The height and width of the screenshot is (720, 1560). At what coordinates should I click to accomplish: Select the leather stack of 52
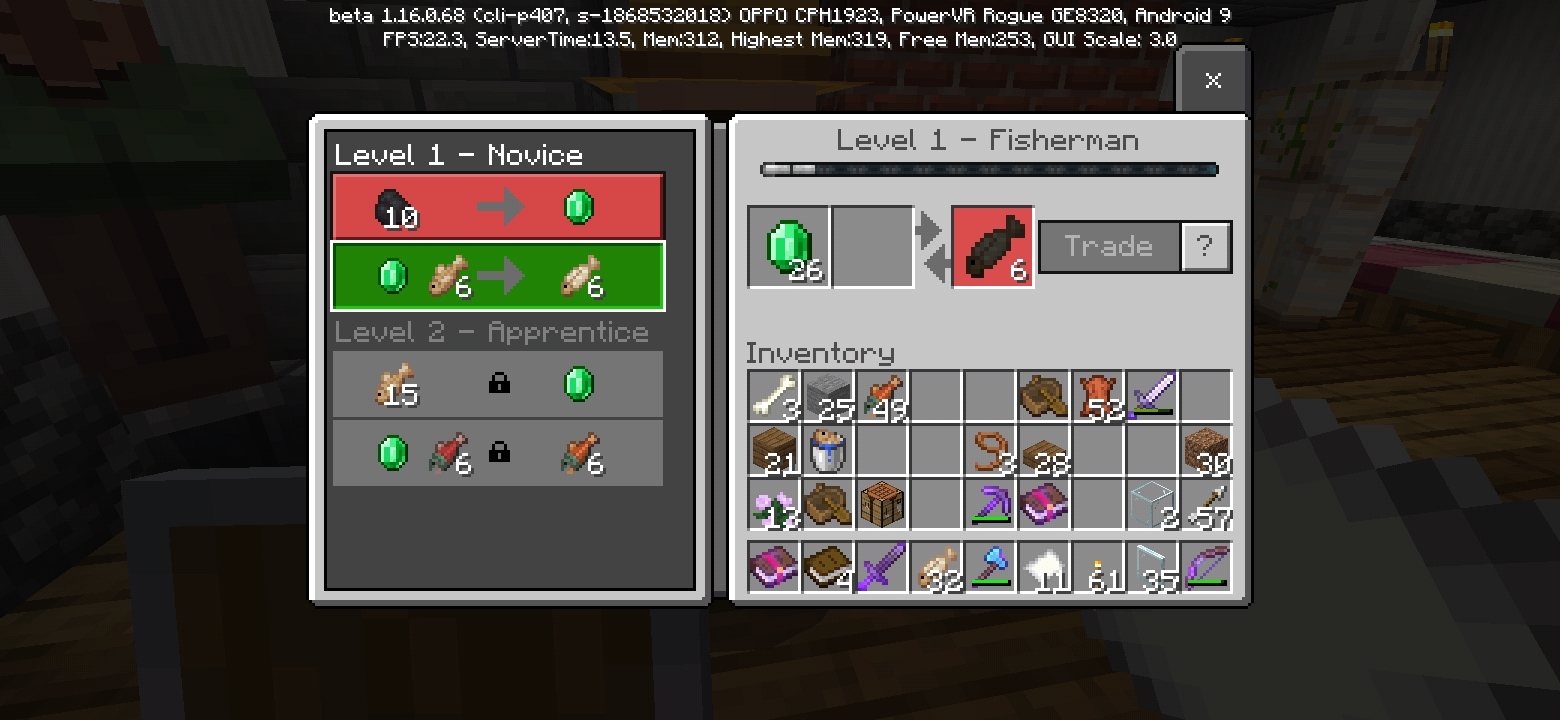(x=1099, y=396)
